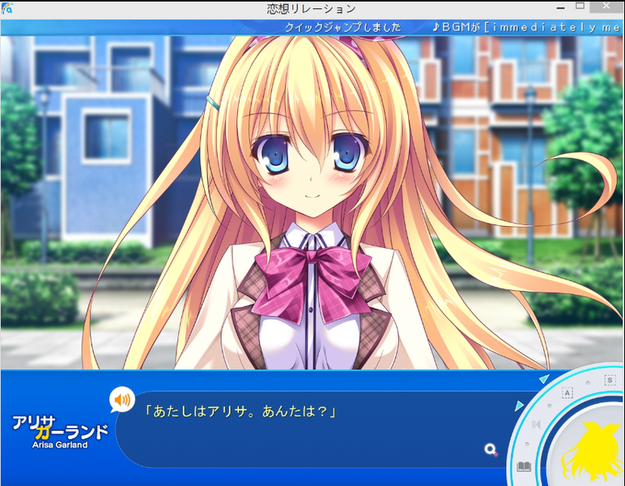Replay Arisa's voice with the speaker icon
Screen dimensions: 625x486
[122, 401]
